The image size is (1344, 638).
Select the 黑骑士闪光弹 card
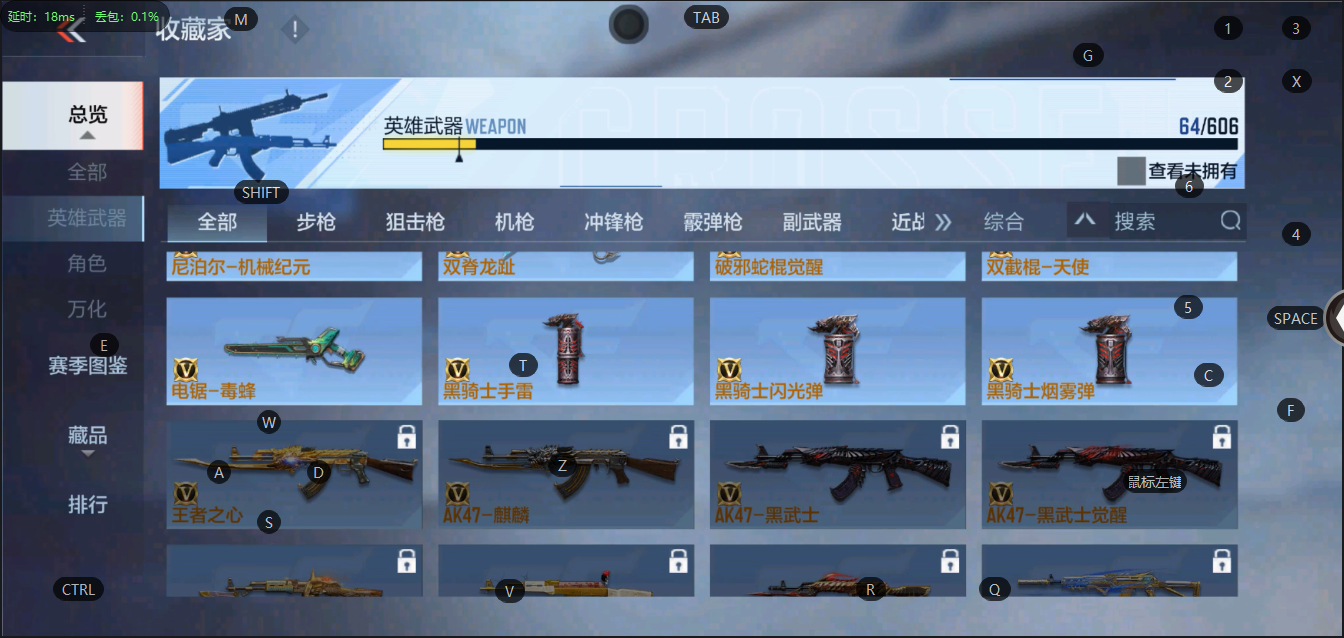coord(838,351)
